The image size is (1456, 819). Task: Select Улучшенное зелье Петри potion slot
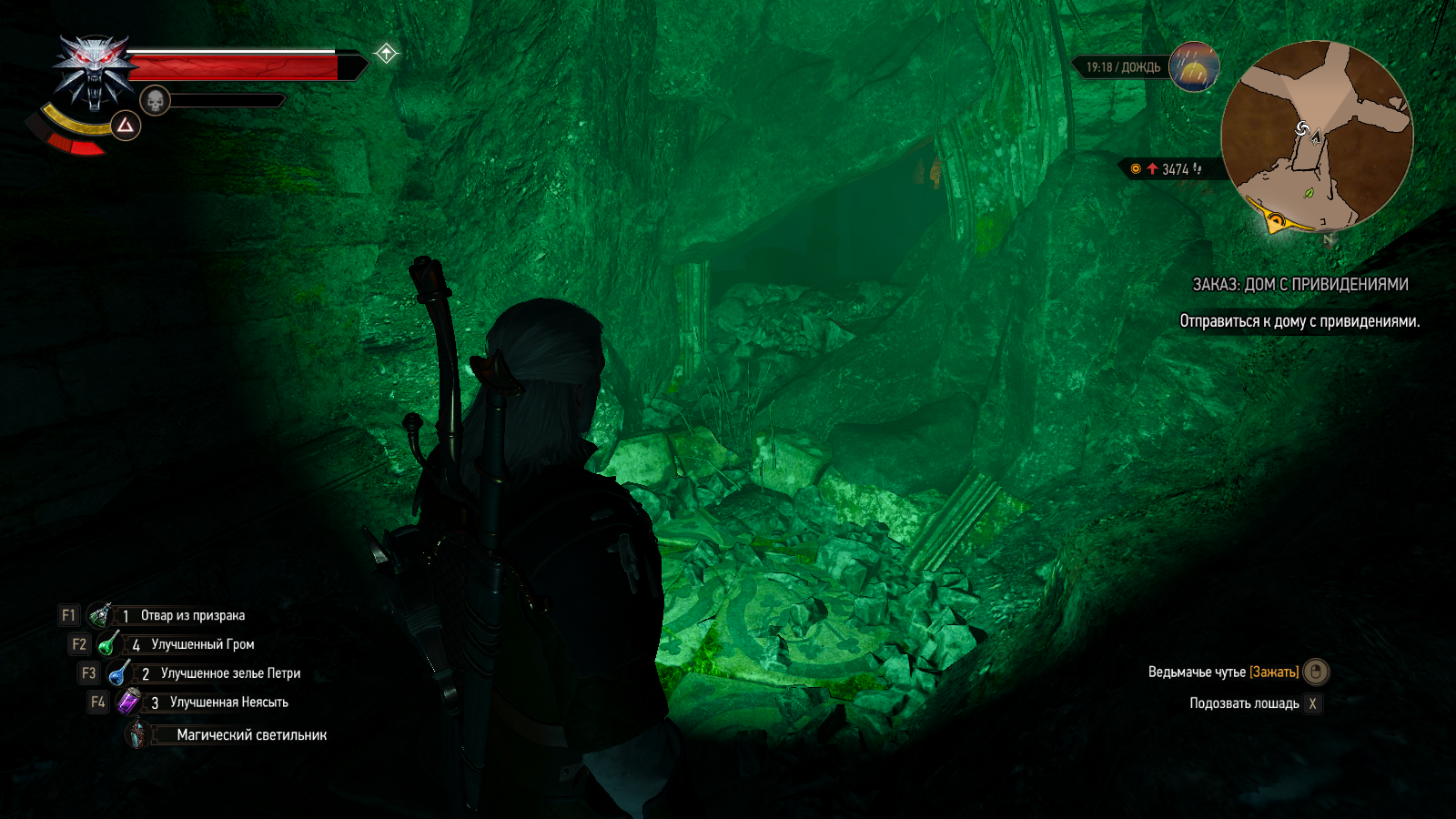[119, 673]
